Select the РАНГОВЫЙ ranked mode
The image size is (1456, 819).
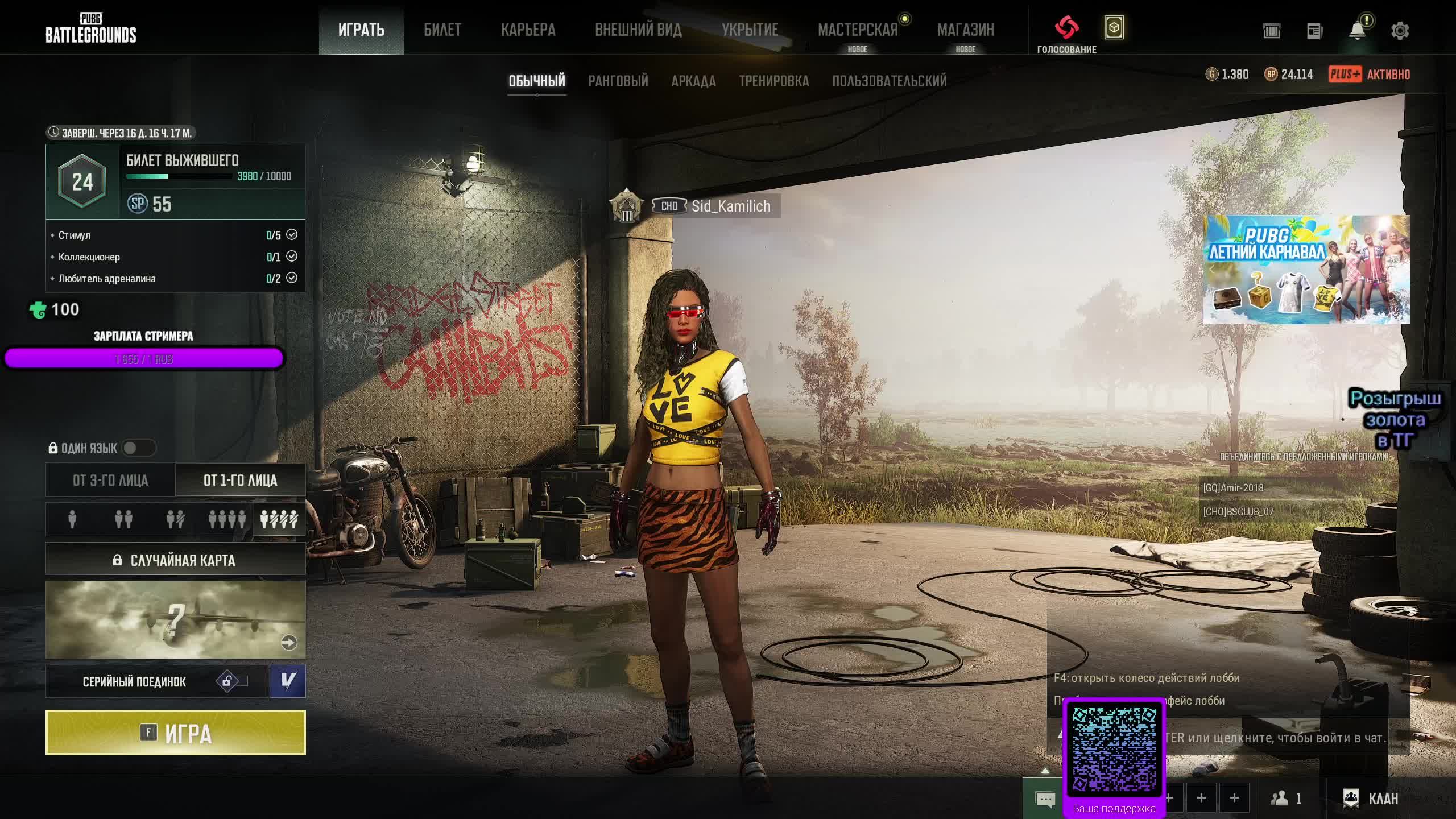[x=618, y=81]
